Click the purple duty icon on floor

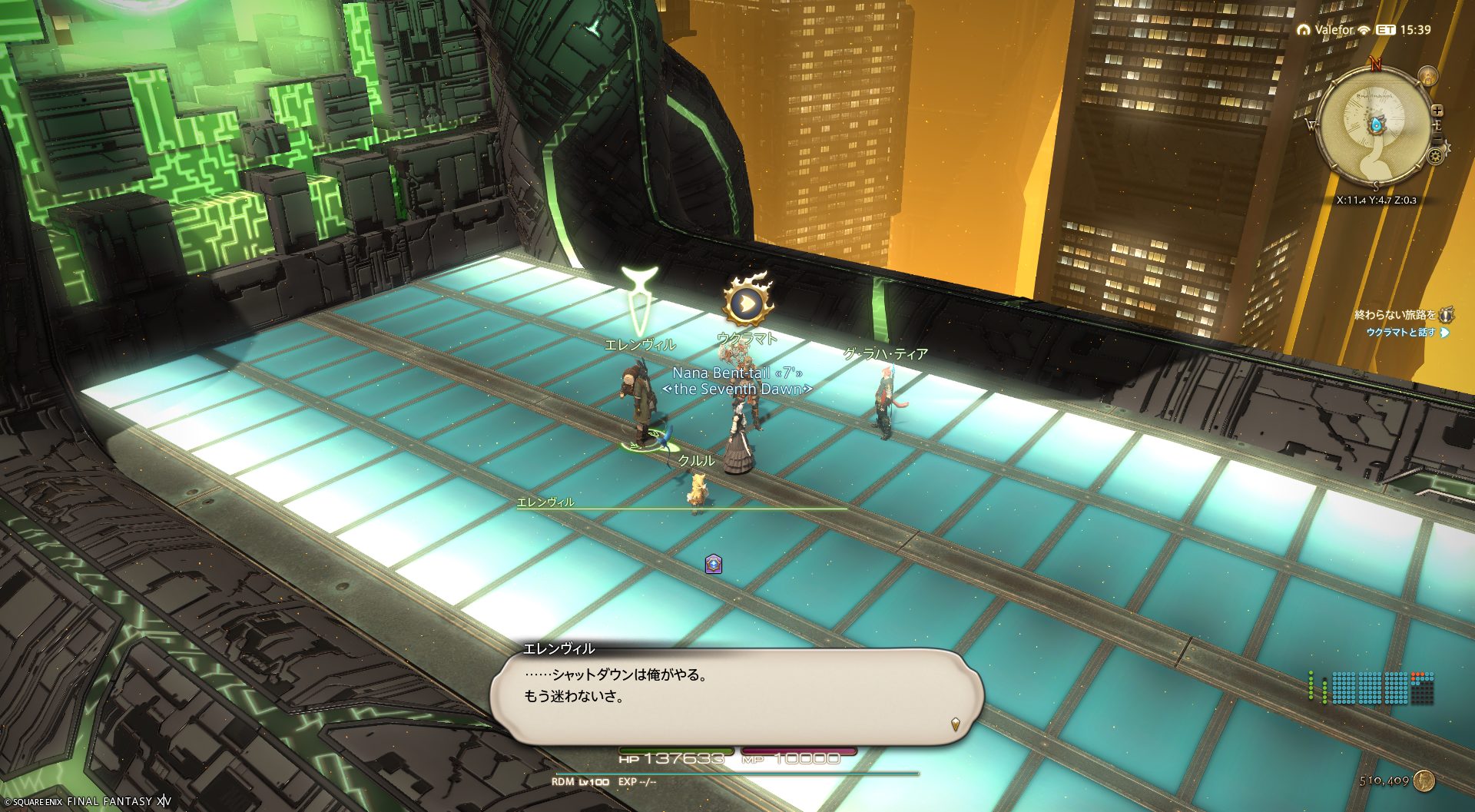[714, 565]
